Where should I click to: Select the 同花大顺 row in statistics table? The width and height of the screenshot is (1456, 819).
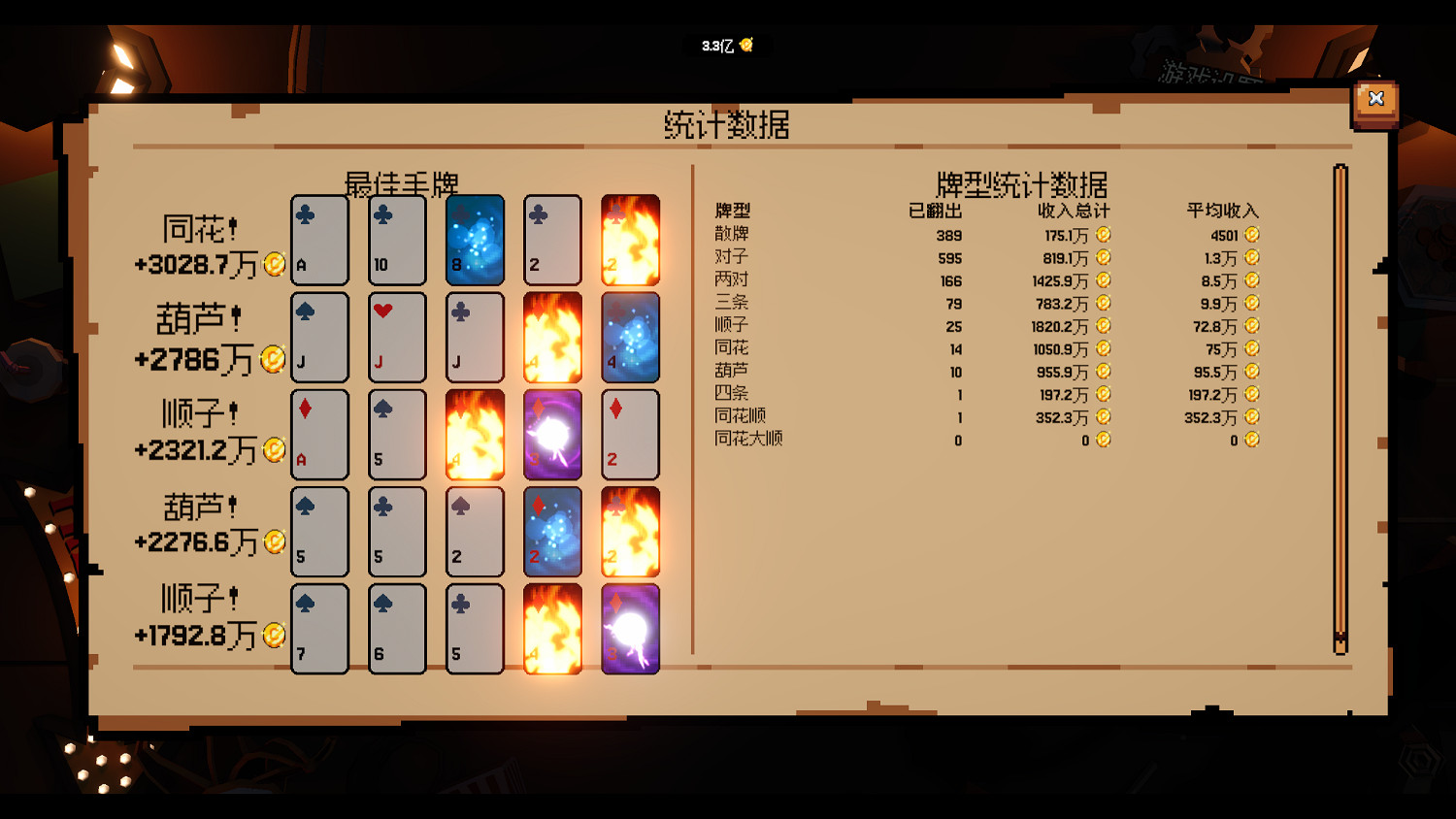click(747, 440)
